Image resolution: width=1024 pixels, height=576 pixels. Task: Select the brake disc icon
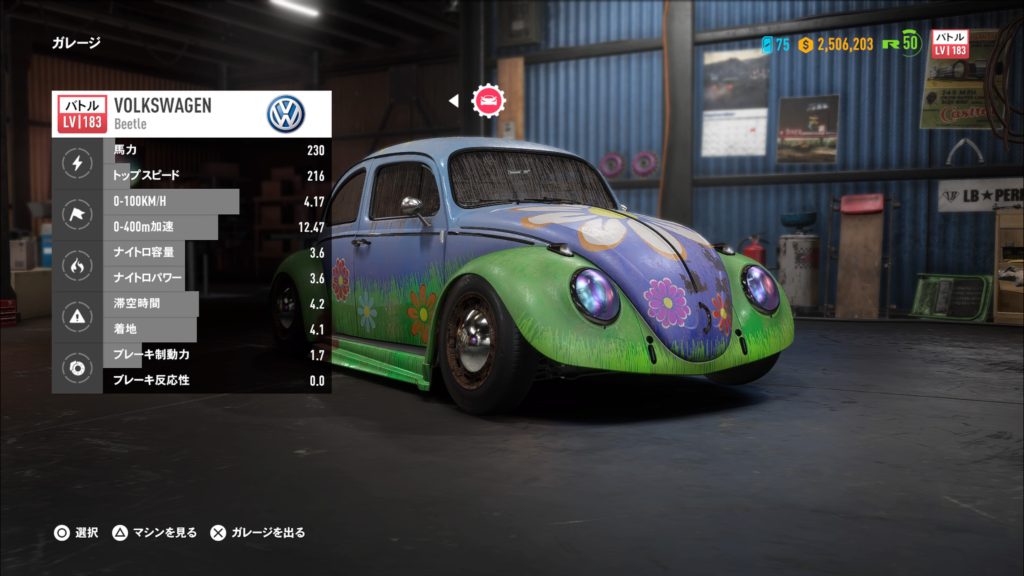77,368
